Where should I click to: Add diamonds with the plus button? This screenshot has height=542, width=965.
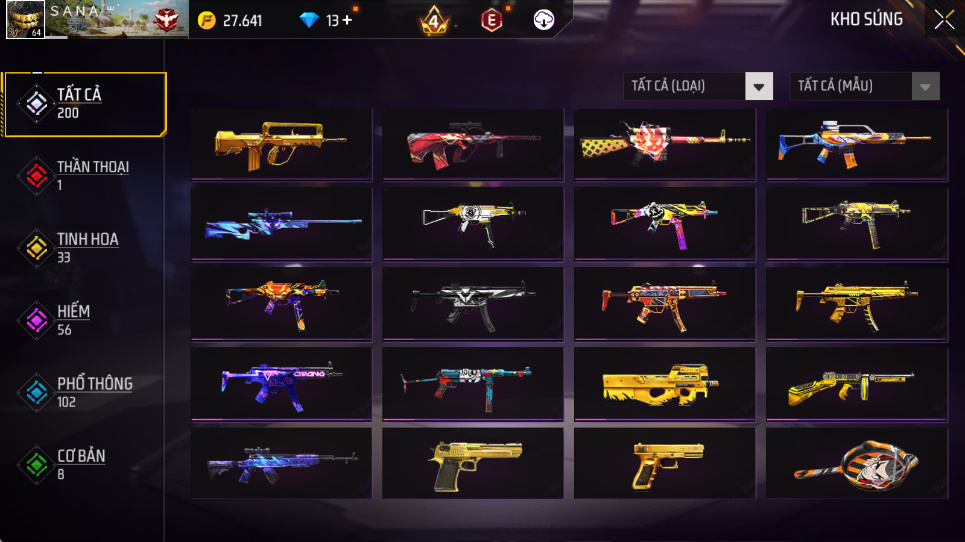pyautogui.click(x=347, y=20)
